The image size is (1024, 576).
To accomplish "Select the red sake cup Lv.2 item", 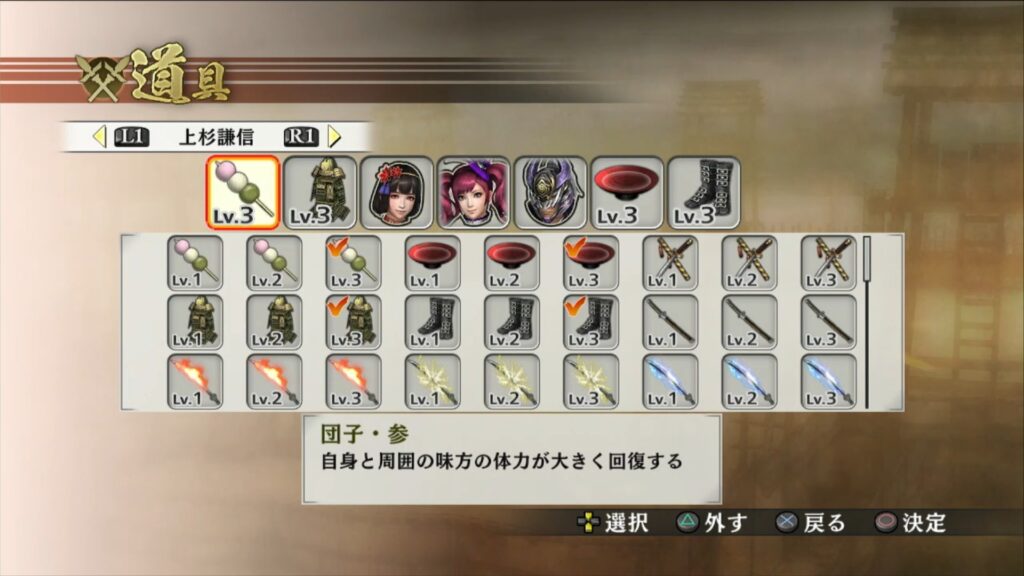I will [512, 263].
